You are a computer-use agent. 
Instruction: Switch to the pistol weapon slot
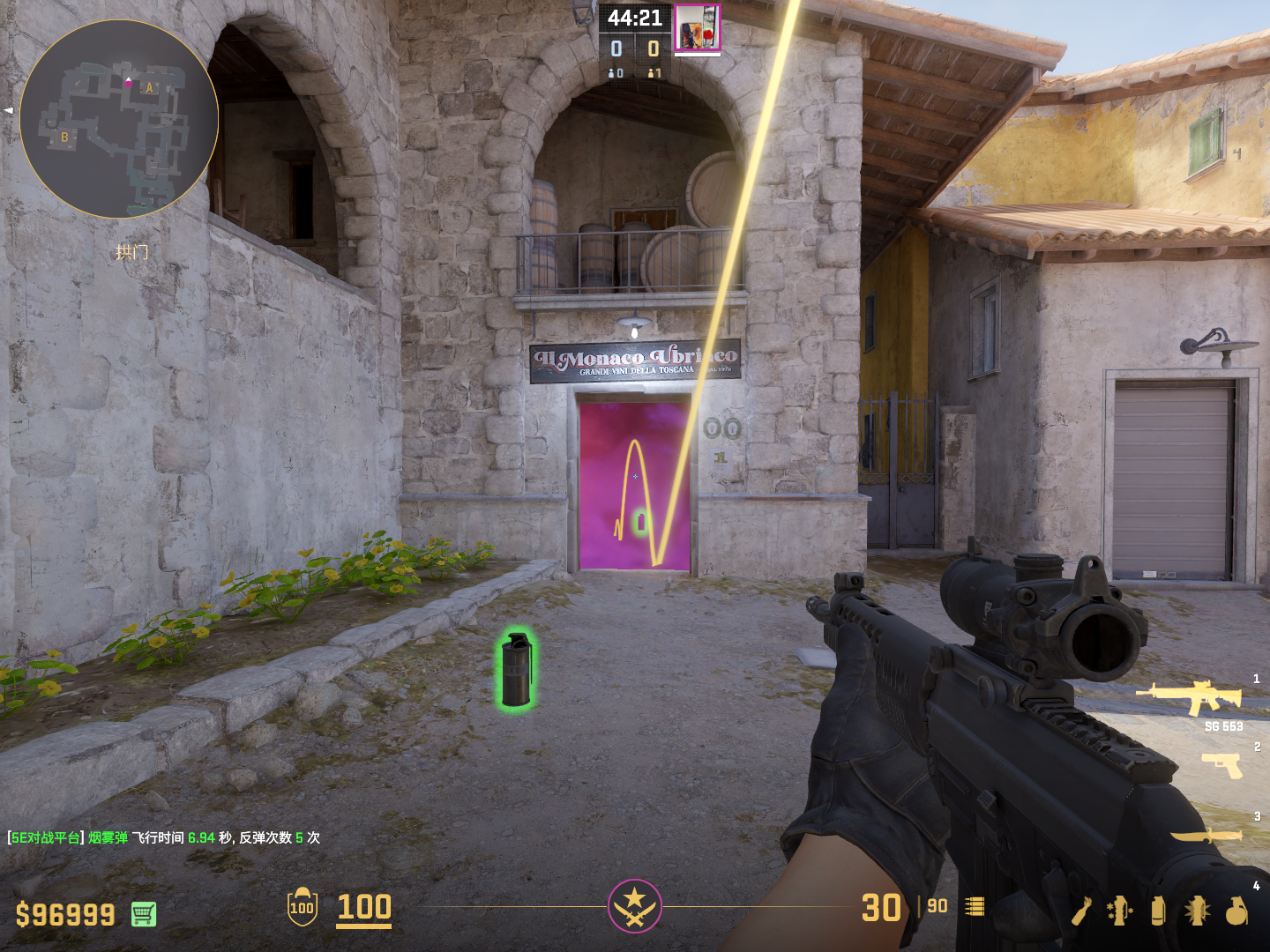click(1222, 765)
